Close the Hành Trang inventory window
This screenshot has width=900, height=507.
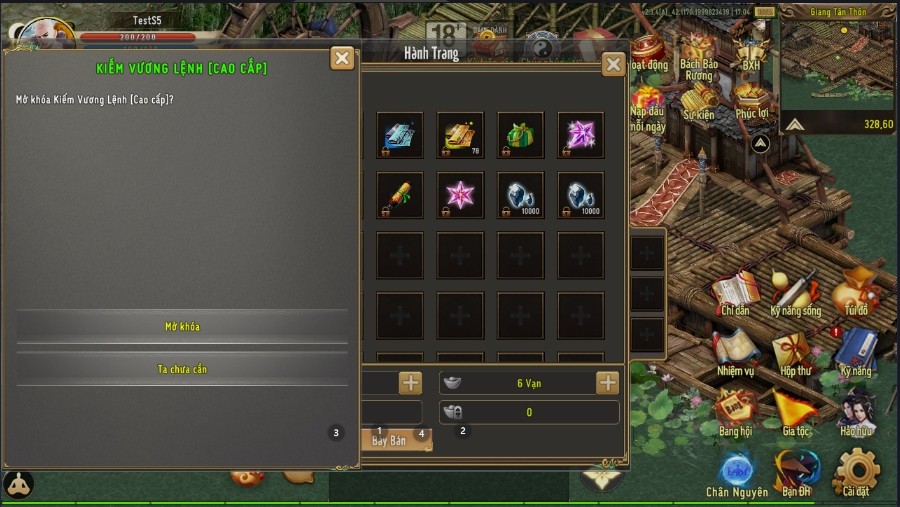(x=613, y=65)
